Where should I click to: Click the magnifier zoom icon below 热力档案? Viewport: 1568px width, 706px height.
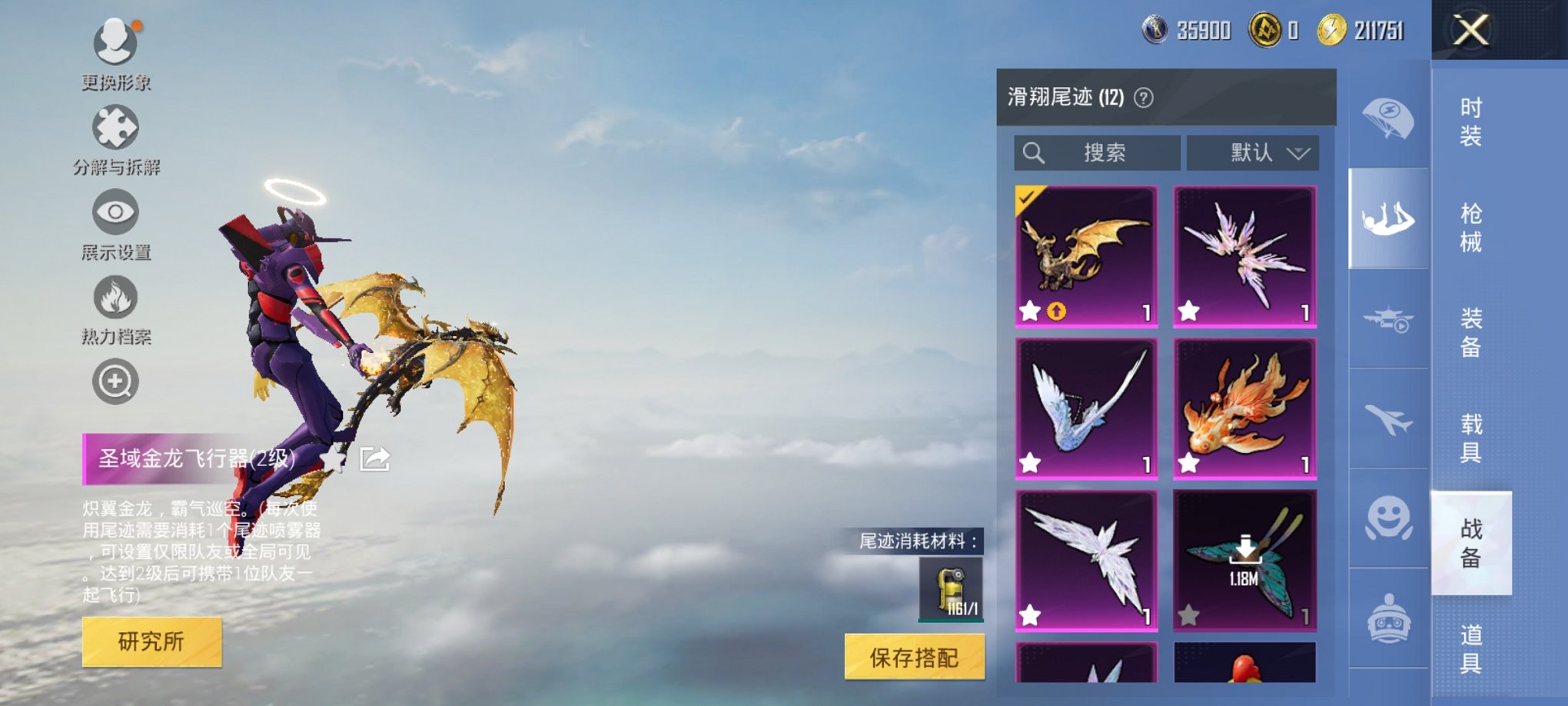click(x=114, y=381)
